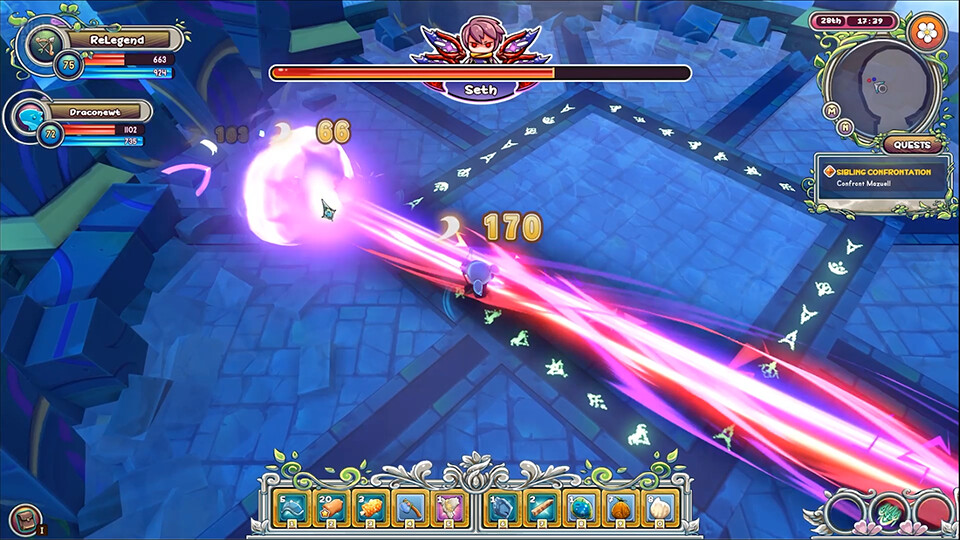
Task: Use the starred meat item slot
Action: click(332, 509)
